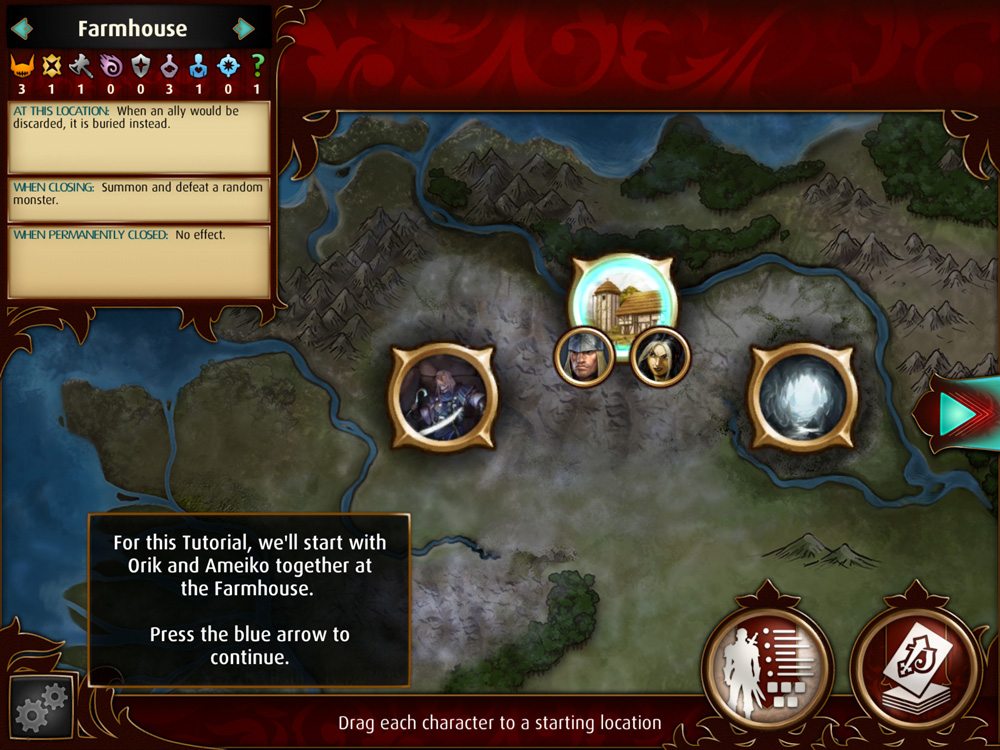Select the armored villain location on the map
Image resolution: width=1000 pixels, height=750 pixels.
coord(441,397)
